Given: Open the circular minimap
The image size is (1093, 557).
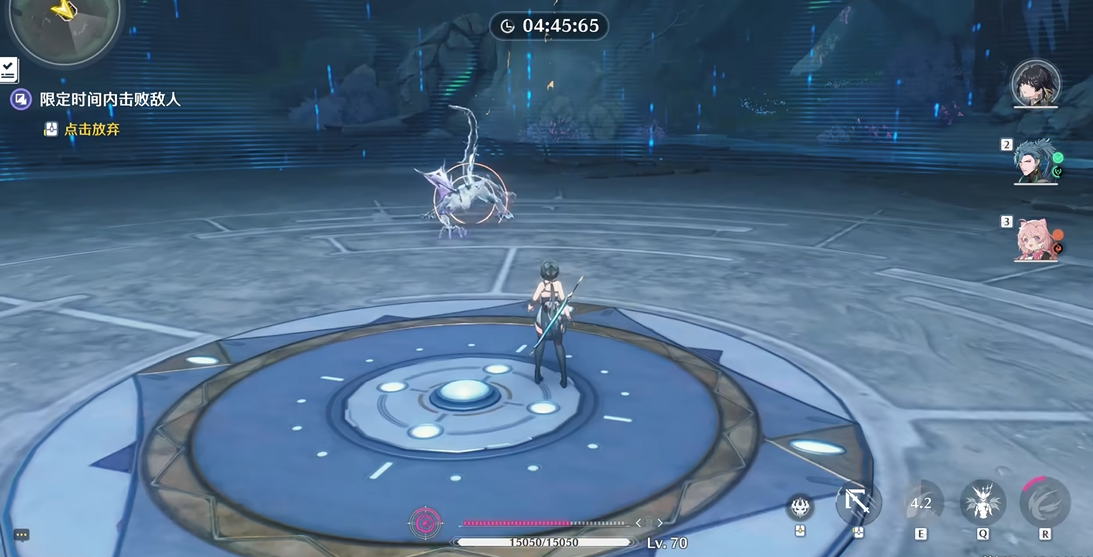Looking at the screenshot, I should coord(62,18).
